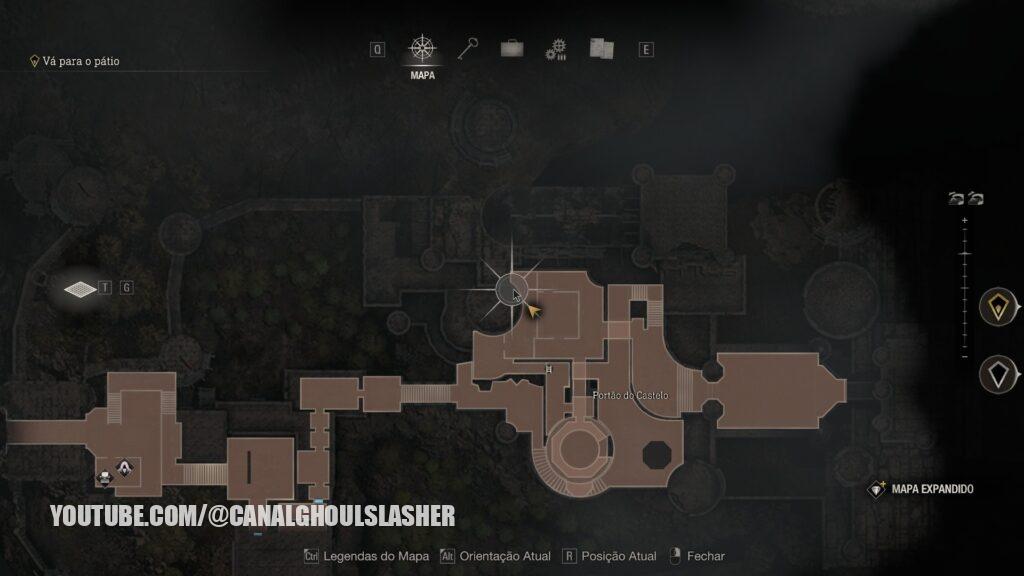Open the gears crafting tab
Image resolution: width=1024 pixels, height=576 pixels.
click(x=556, y=50)
